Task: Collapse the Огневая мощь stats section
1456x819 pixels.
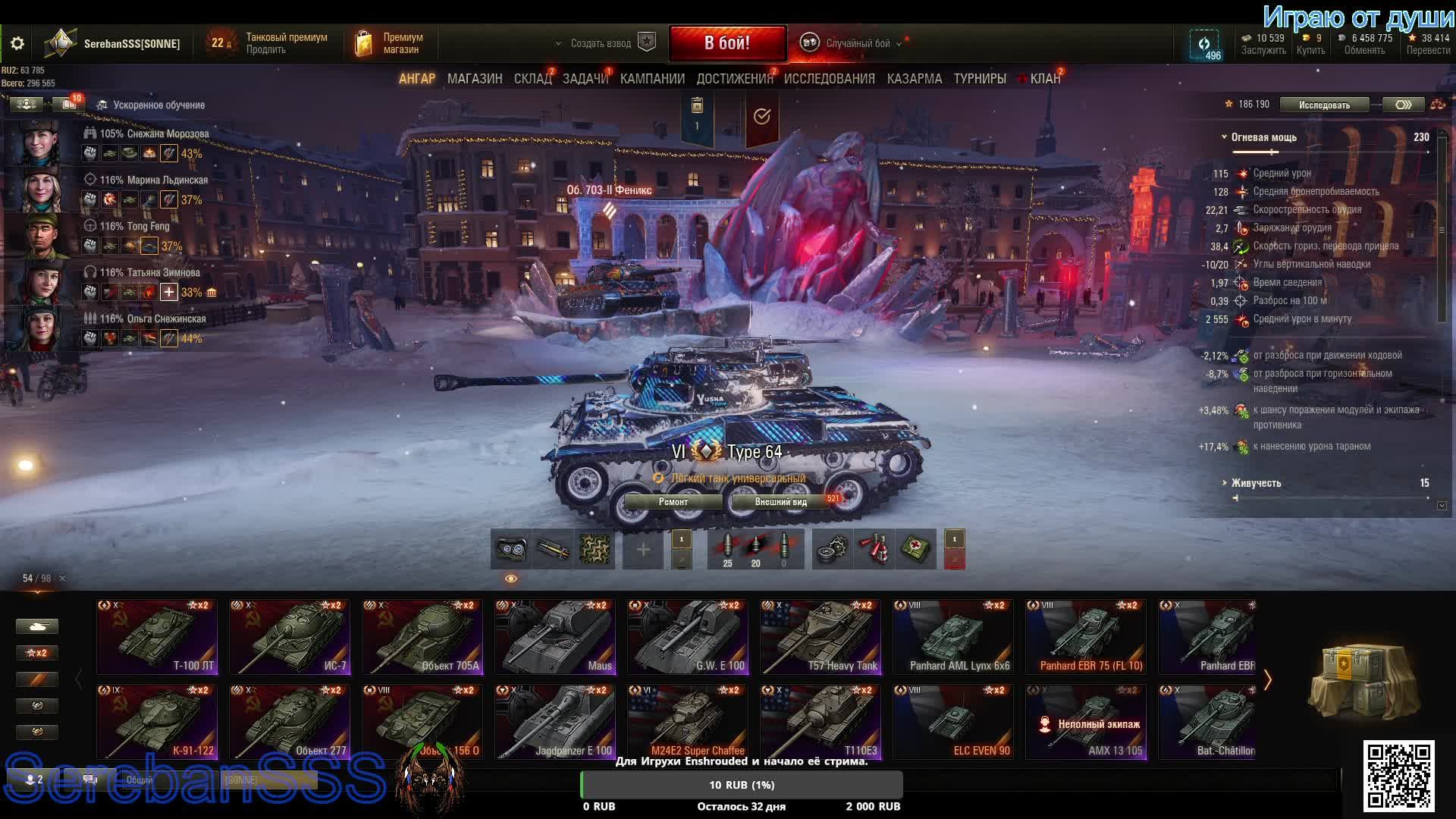Action: click(1224, 137)
